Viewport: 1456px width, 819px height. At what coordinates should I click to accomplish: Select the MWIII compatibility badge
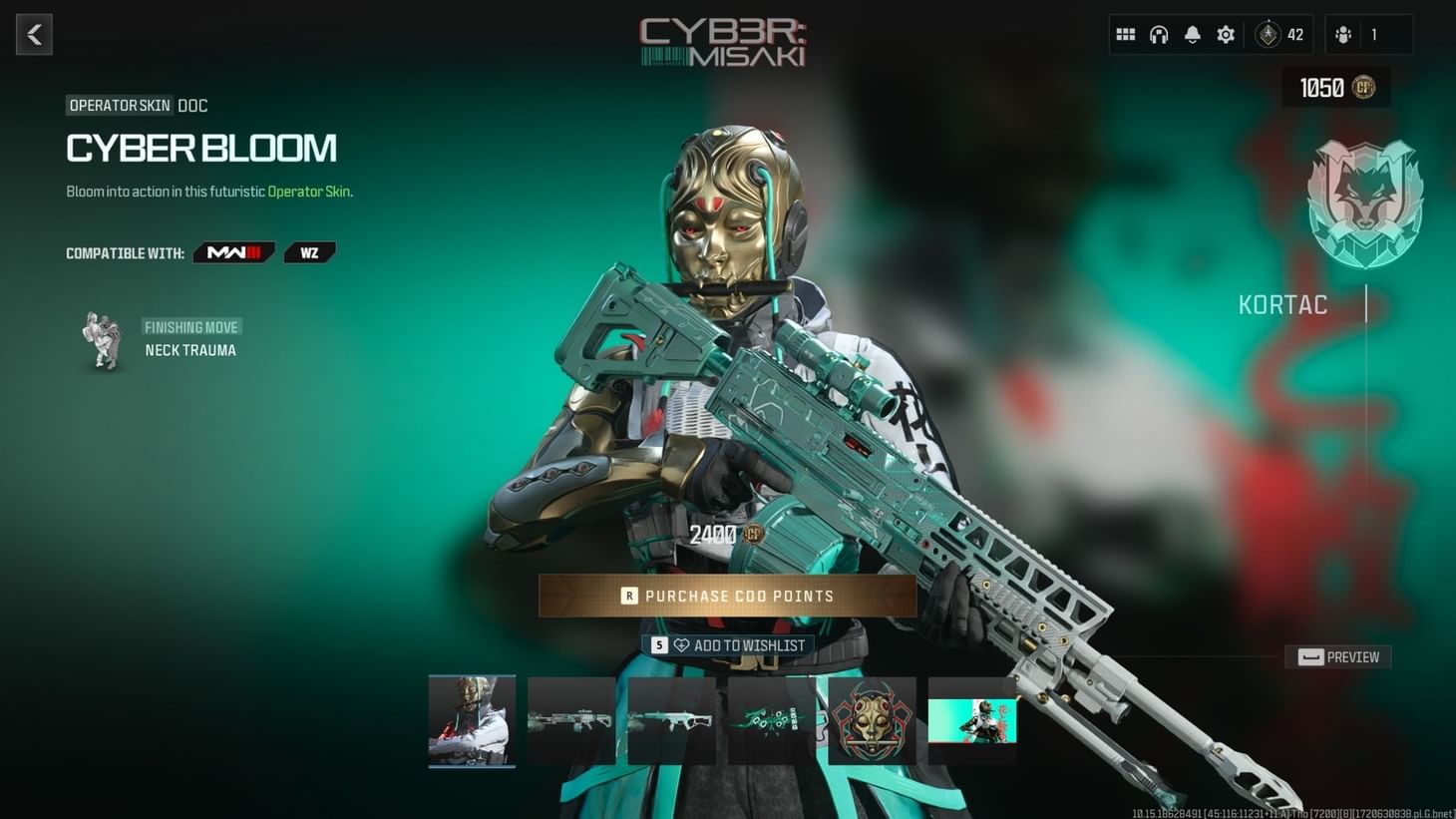click(233, 251)
